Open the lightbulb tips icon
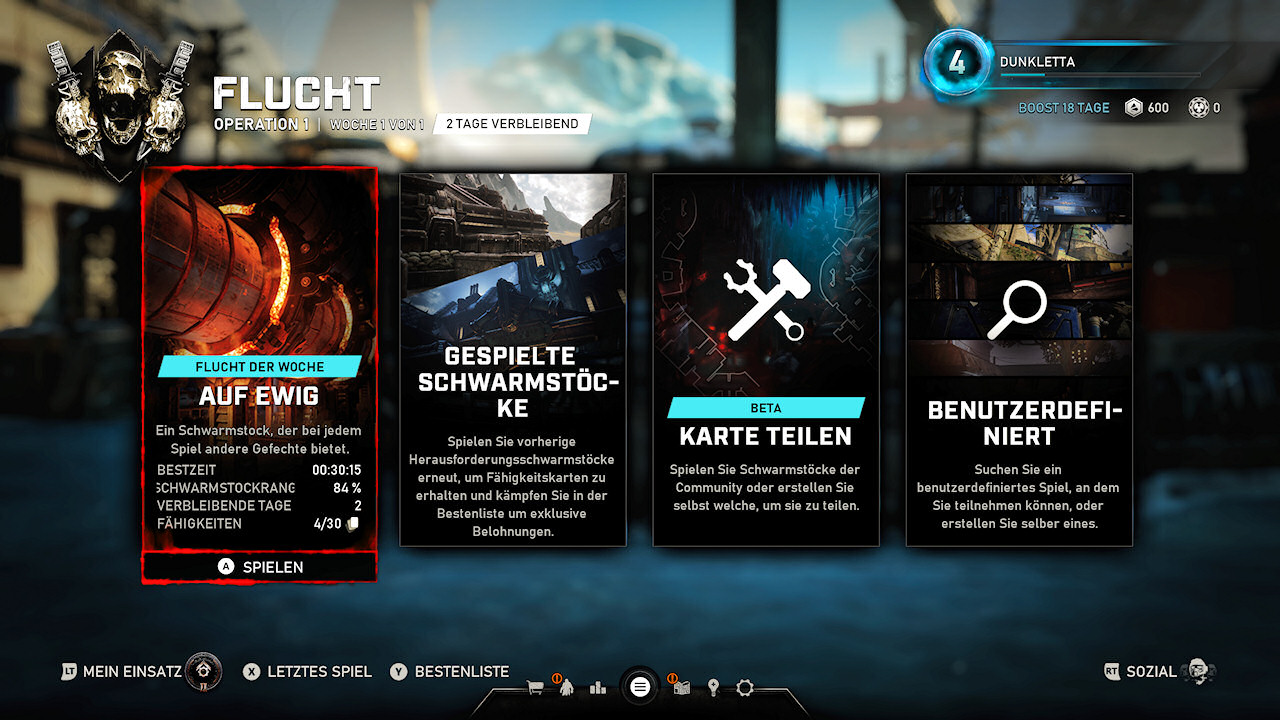This screenshot has width=1280, height=720. tap(713, 688)
